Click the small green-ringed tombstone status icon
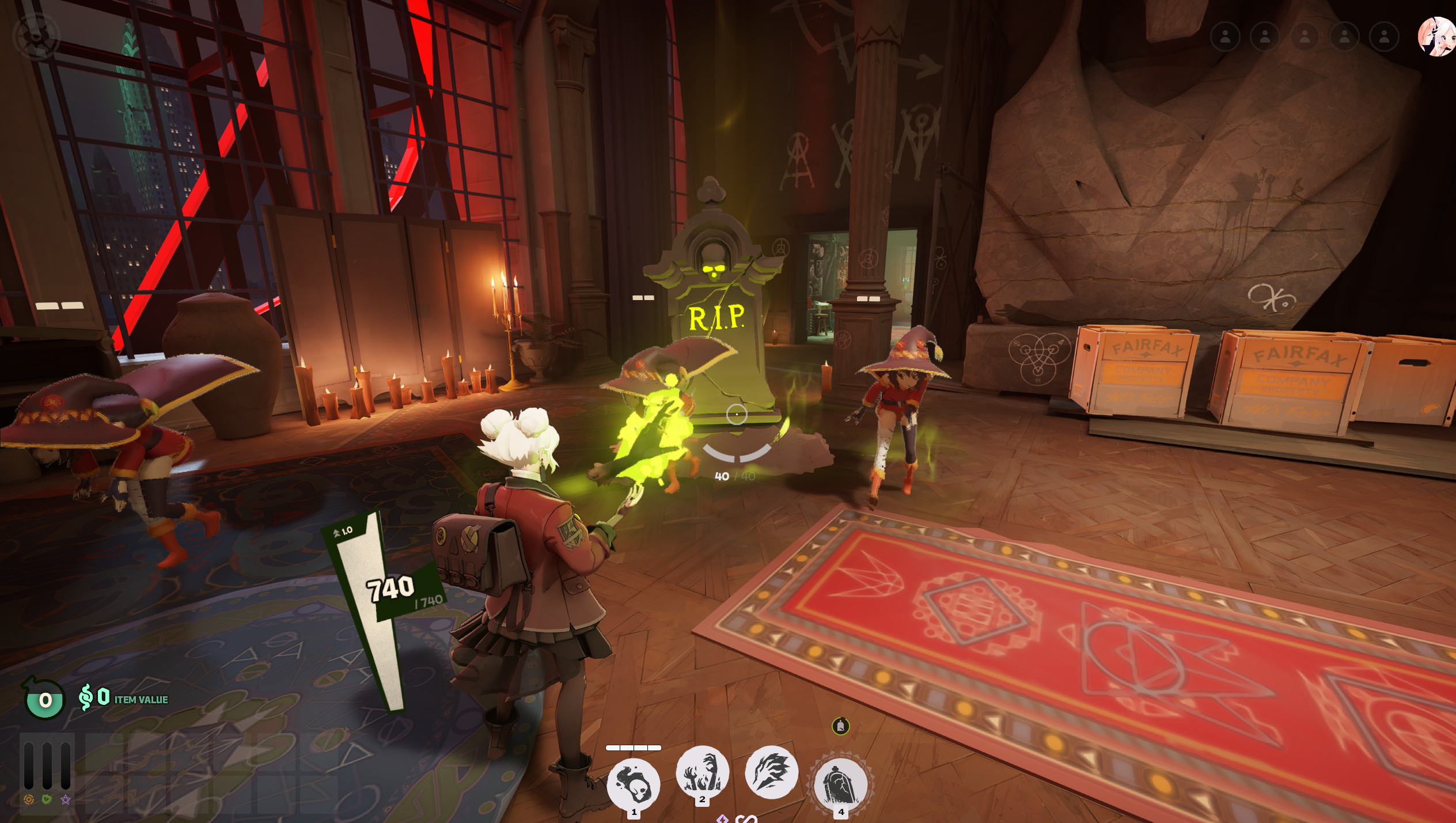Screen dimensions: 1456x823 (841, 726)
